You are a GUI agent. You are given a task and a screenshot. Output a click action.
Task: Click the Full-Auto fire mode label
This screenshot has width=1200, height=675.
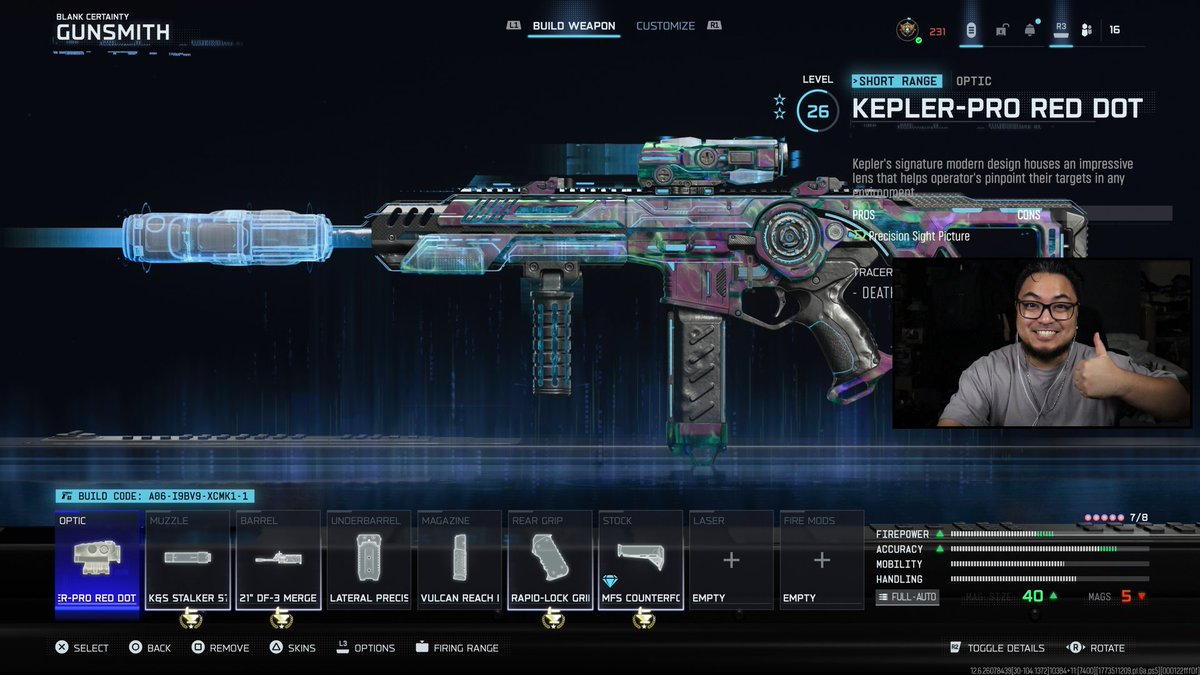[x=907, y=597]
